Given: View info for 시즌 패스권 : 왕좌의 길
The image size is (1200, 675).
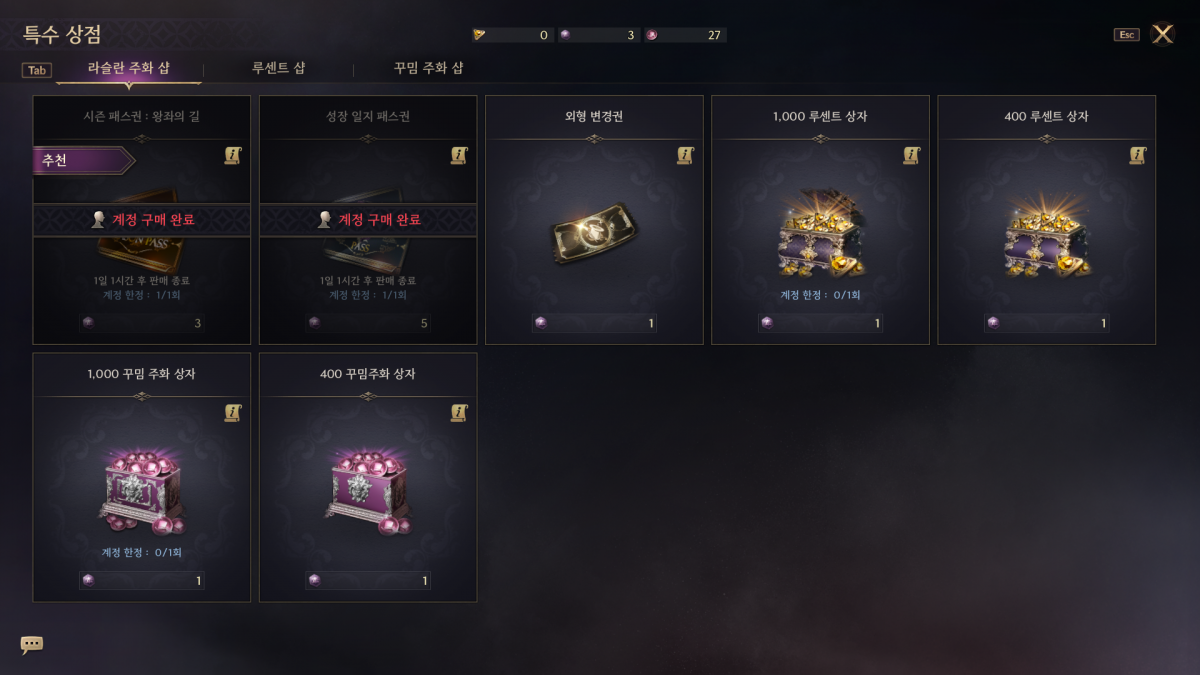Looking at the screenshot, I should (233, 155).
